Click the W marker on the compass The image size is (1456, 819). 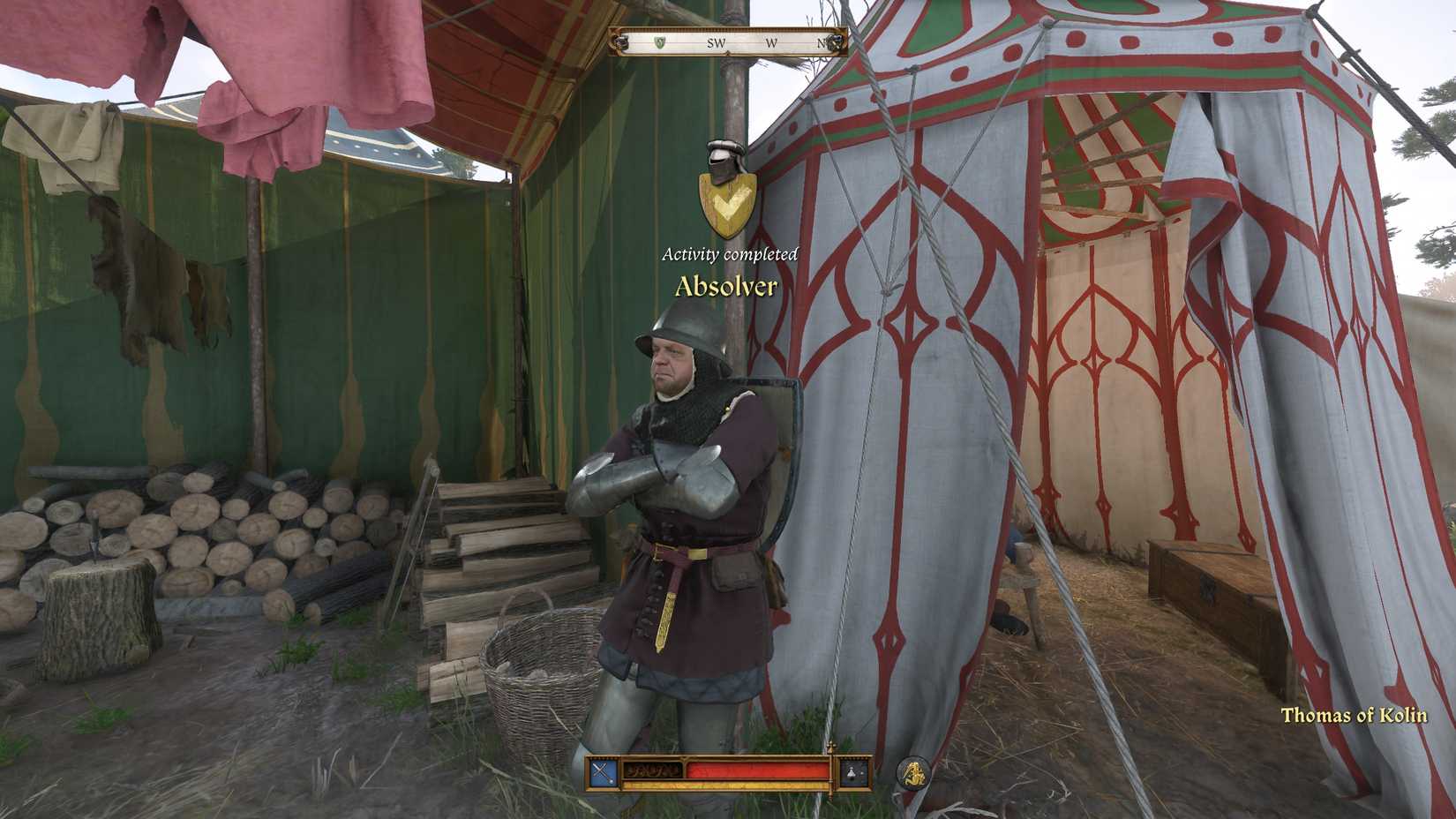click(x=772, y=42)
